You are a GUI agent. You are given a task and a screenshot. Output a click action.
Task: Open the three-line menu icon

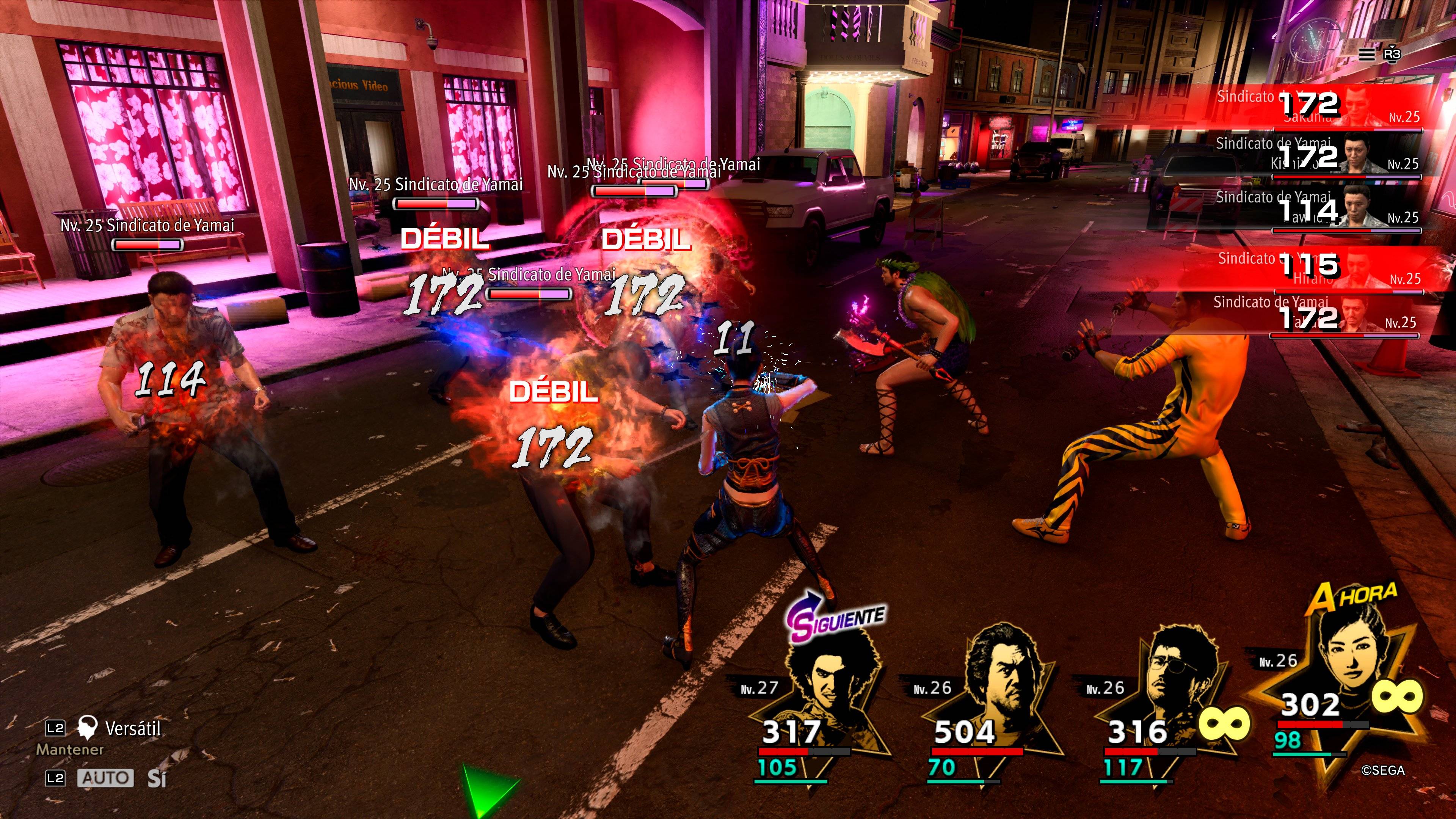click(1366, 54)
